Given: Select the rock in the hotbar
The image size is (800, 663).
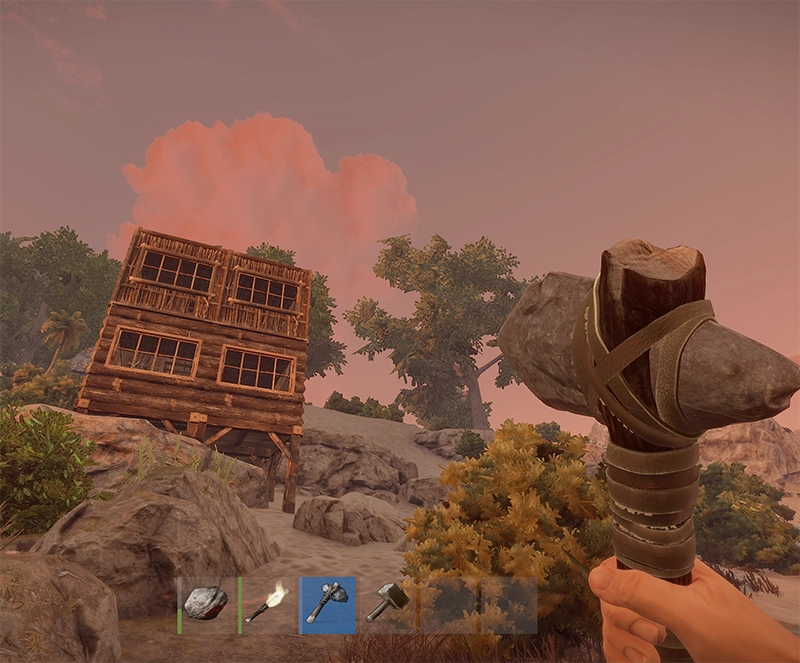Looking at the screenshot, I should pyautogui.click(x=206, y=604).
